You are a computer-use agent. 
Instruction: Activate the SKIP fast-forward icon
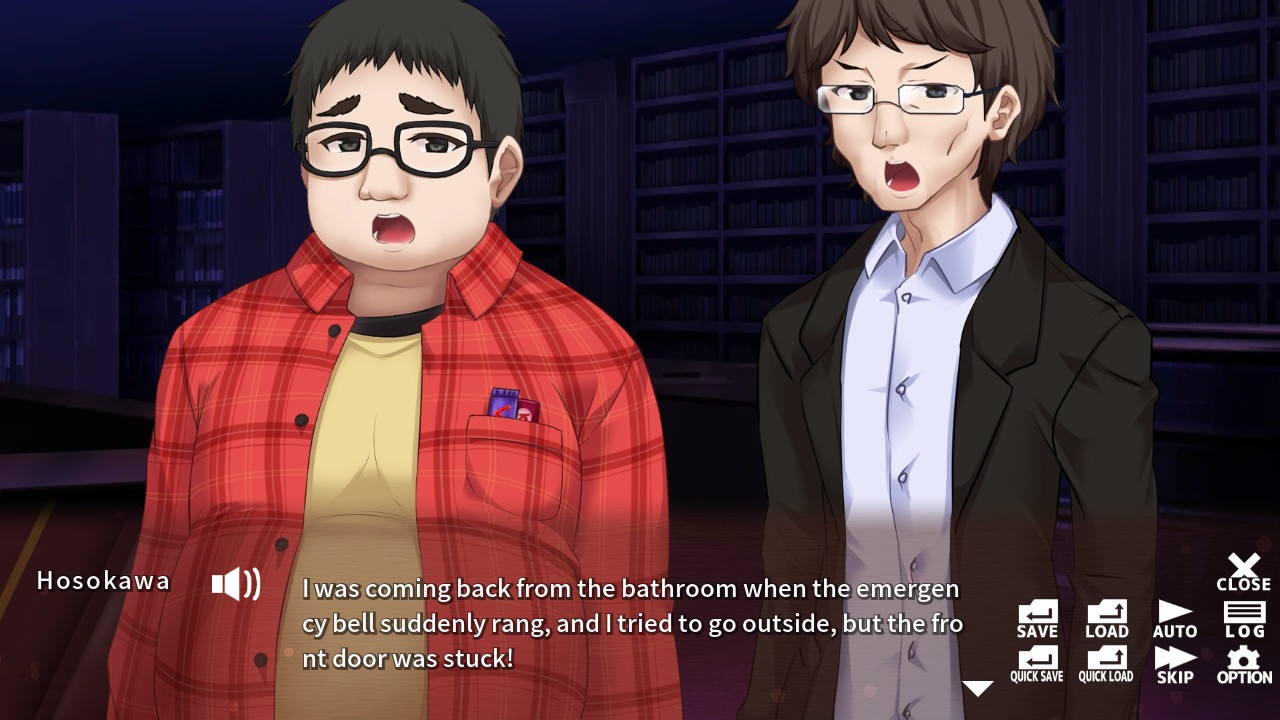click(x=1174, y=662)
